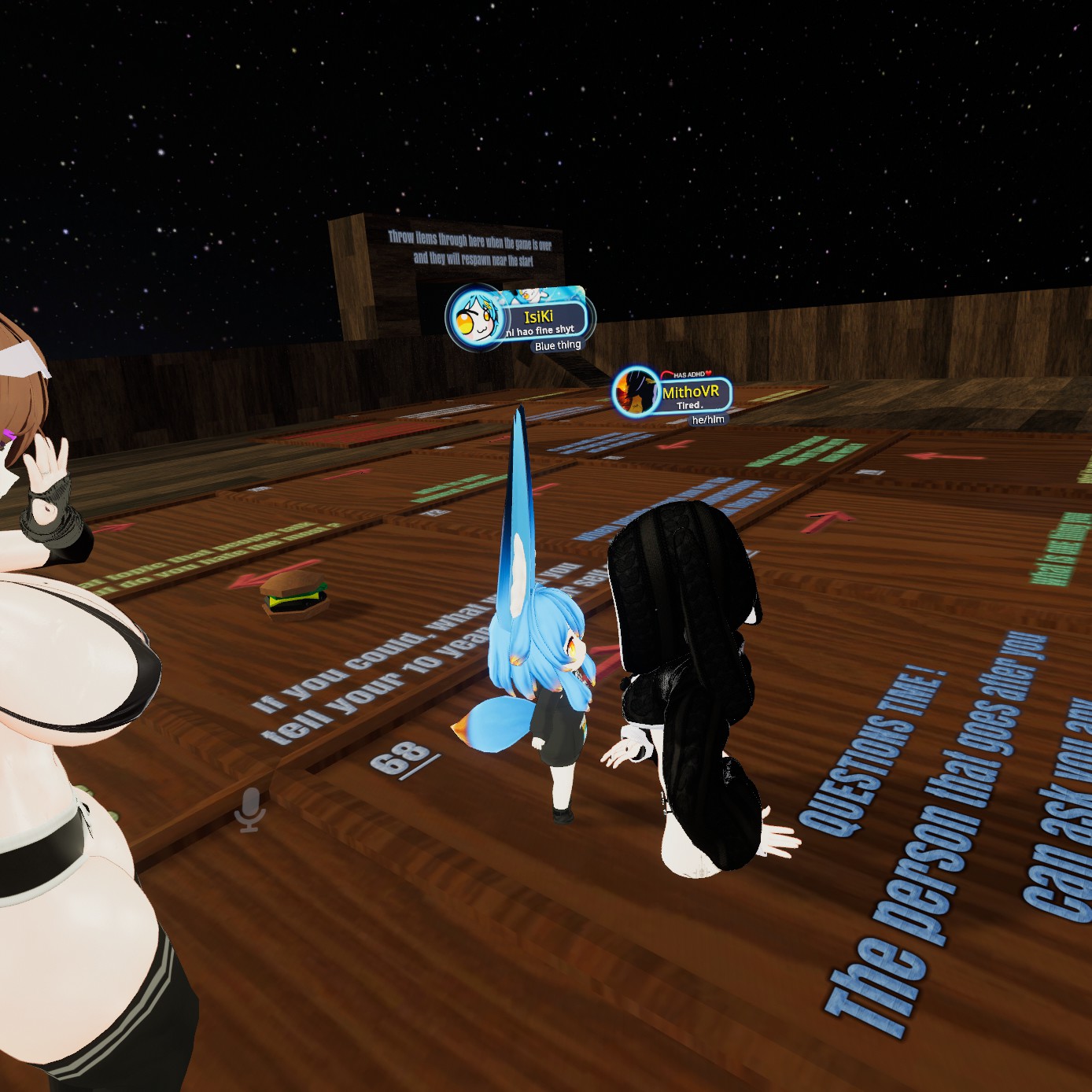The width and height of the screenshot is (1092, 1092).
Task: Toggle the microphone mute icon
Action: (250, 808)
